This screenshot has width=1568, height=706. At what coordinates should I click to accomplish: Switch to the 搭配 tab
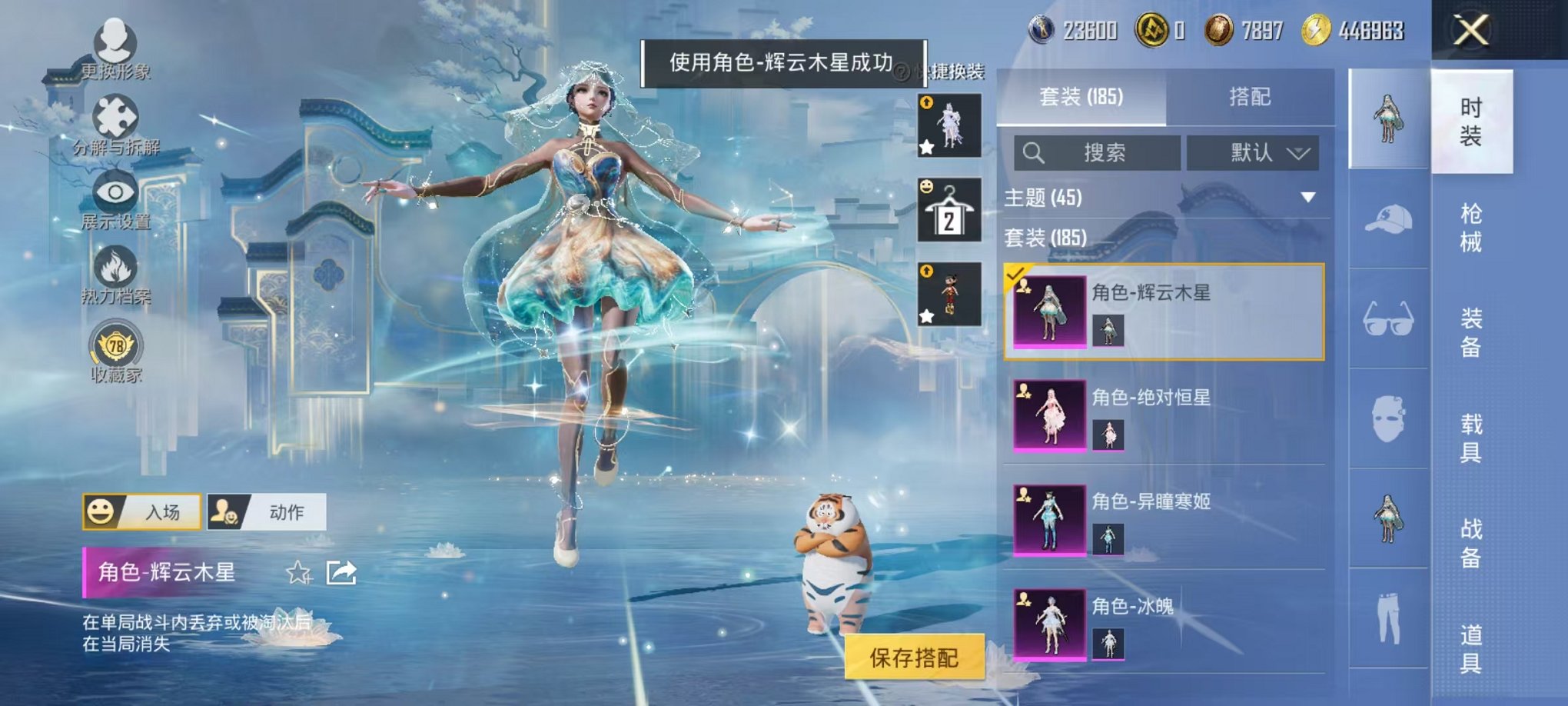pos(1252,96)
